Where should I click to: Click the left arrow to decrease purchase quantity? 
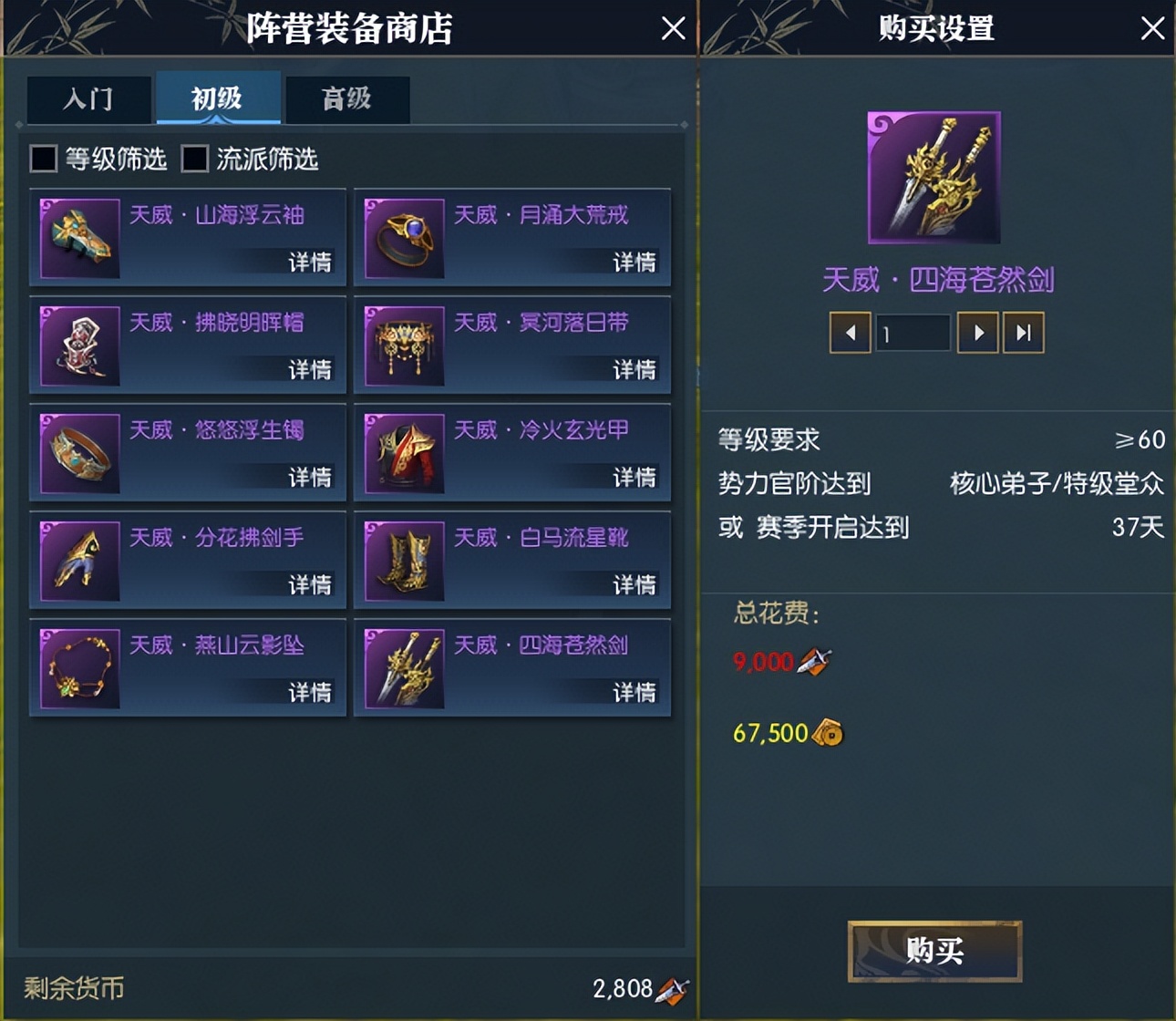tap(850, 332)
